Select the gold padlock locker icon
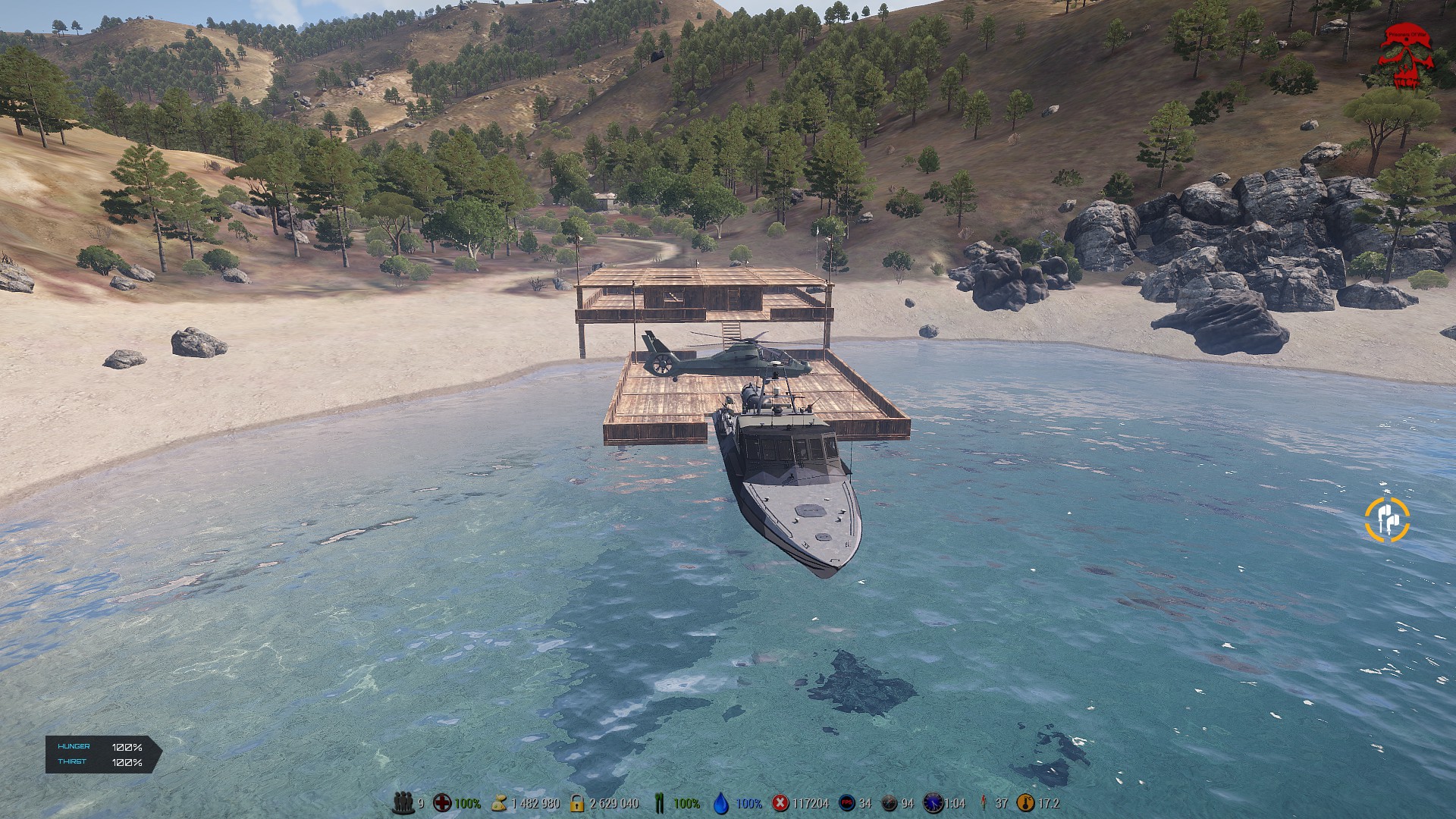1456x819 pixels. (x=577, y=802)
